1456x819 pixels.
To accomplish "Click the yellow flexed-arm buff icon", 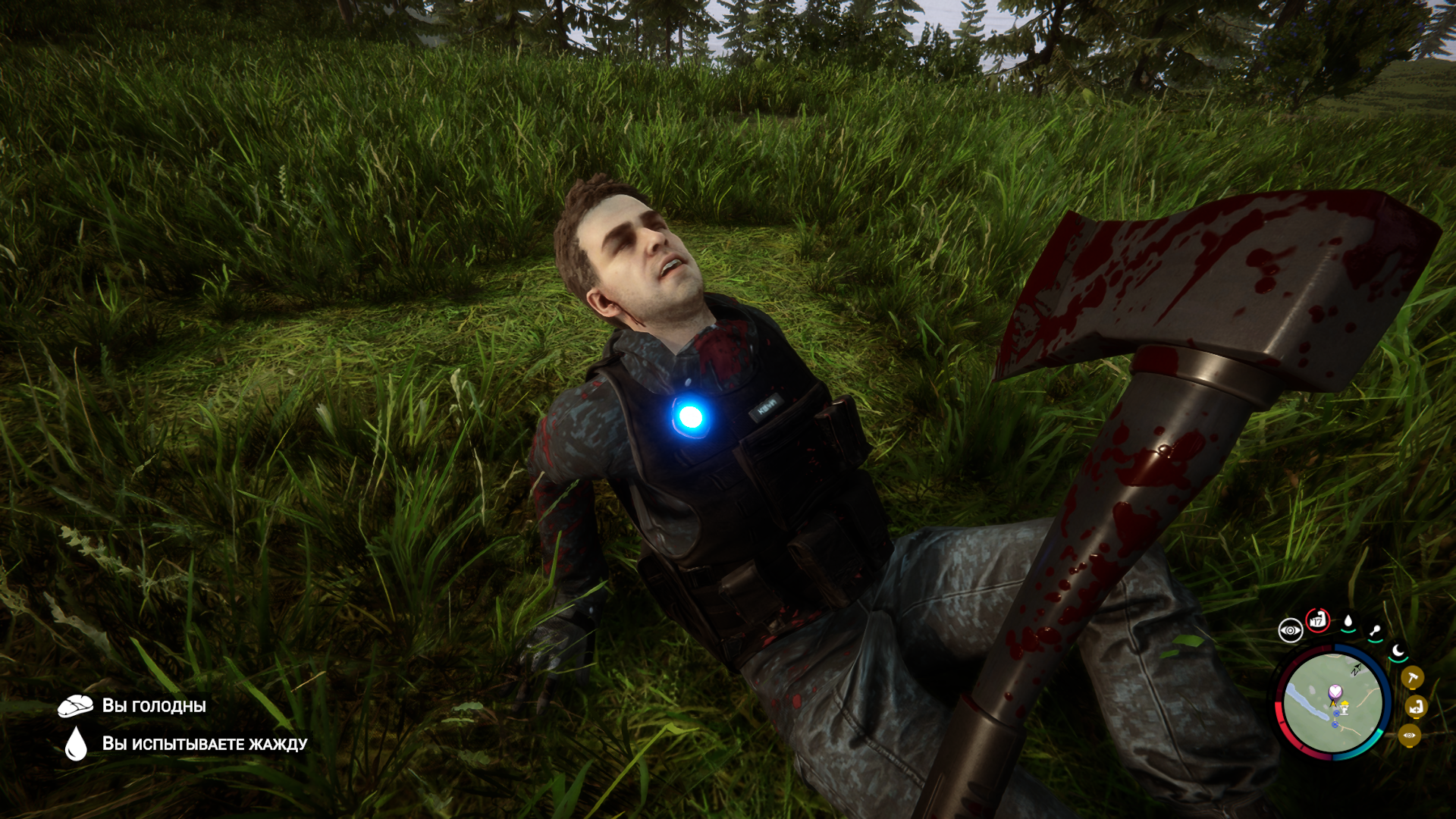I will click(x=1416, y=707).
